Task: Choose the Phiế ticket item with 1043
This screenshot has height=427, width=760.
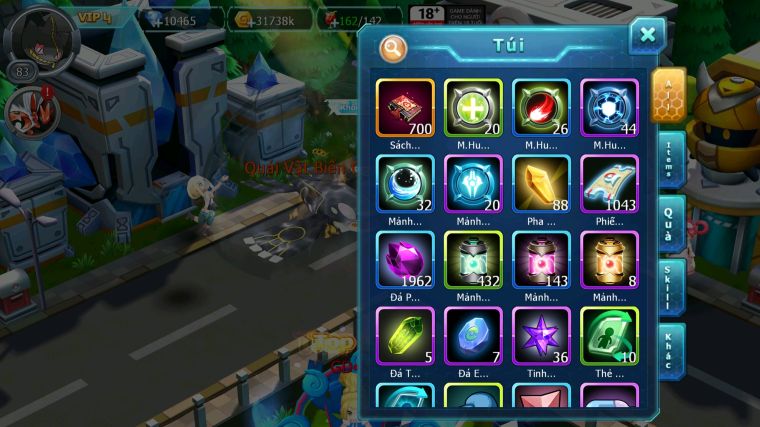Action: (x=609, y=184)
